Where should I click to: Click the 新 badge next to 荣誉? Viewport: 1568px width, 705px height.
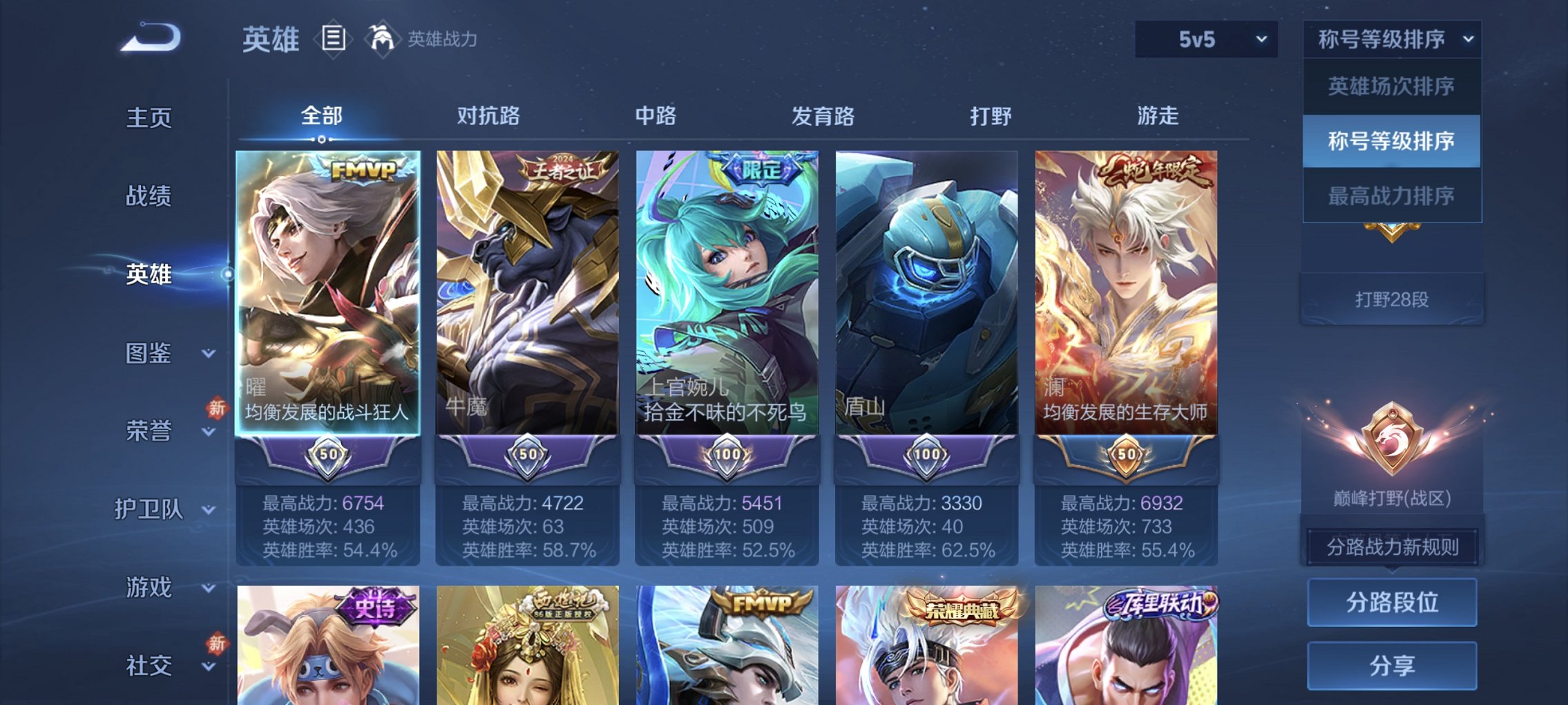[214, 409]
